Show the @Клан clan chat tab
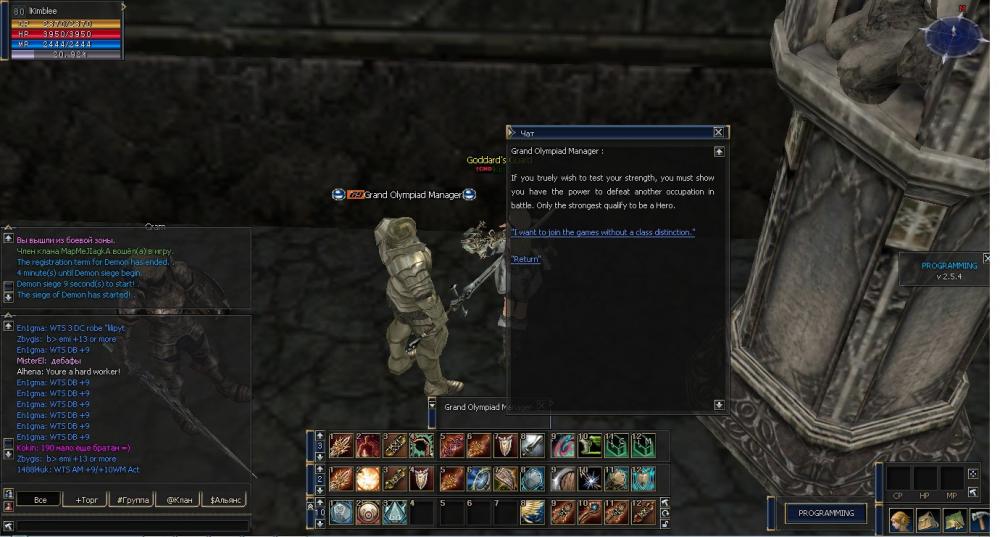This screenshot has height=537, width=1000. (179, 499)
